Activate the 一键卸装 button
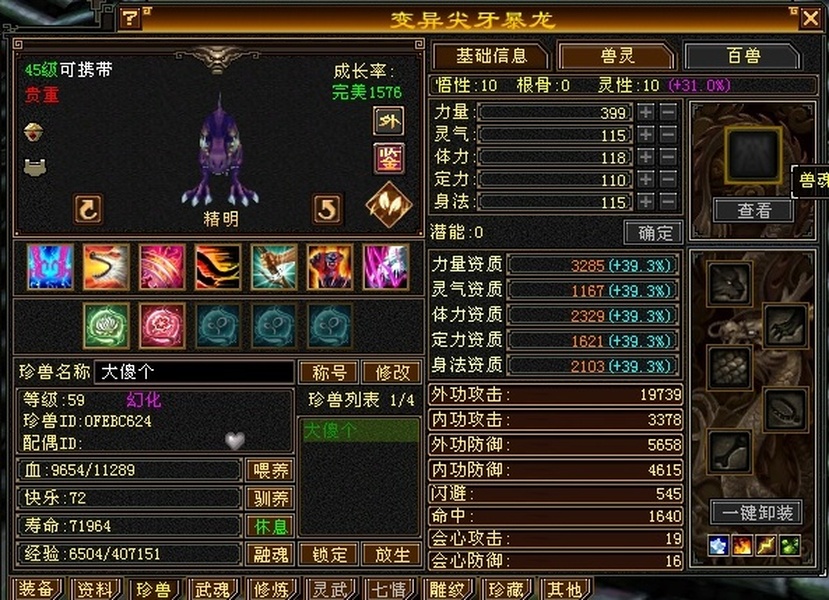The image size is (829, 600). click(x=756, y=513)
